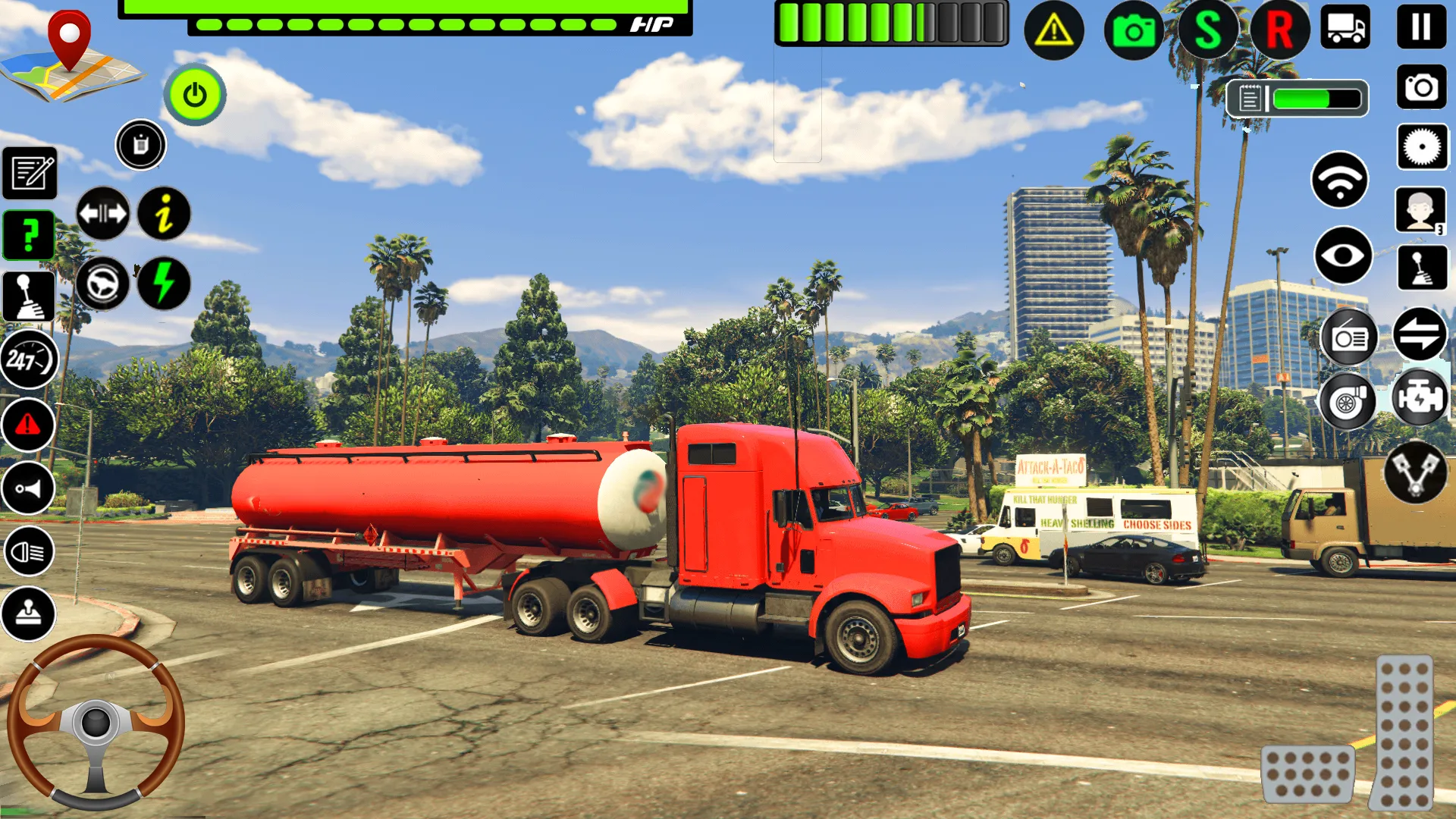Screen dimensions: 1456x819
Task: Toggle the headlights icon
Action: coord(29,551)
